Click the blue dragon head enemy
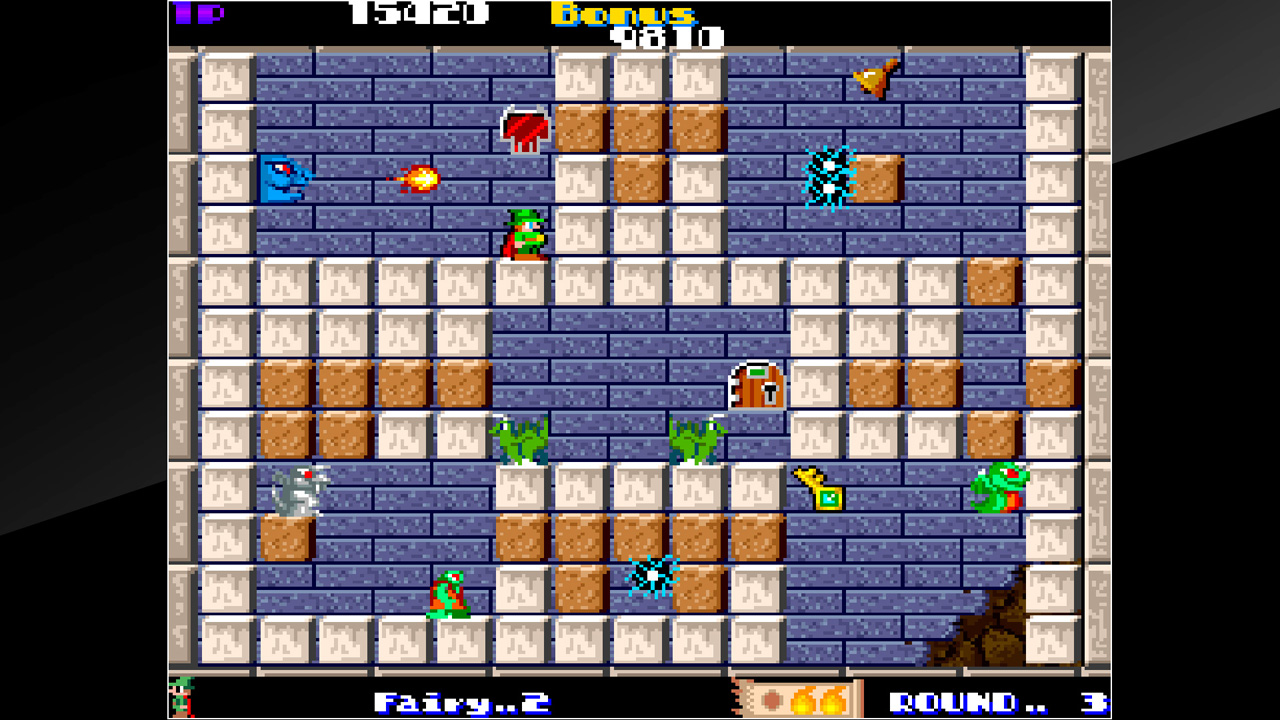Image resolution: width=1280 pixels, height=720 pixels. click(x=287, y=178)
